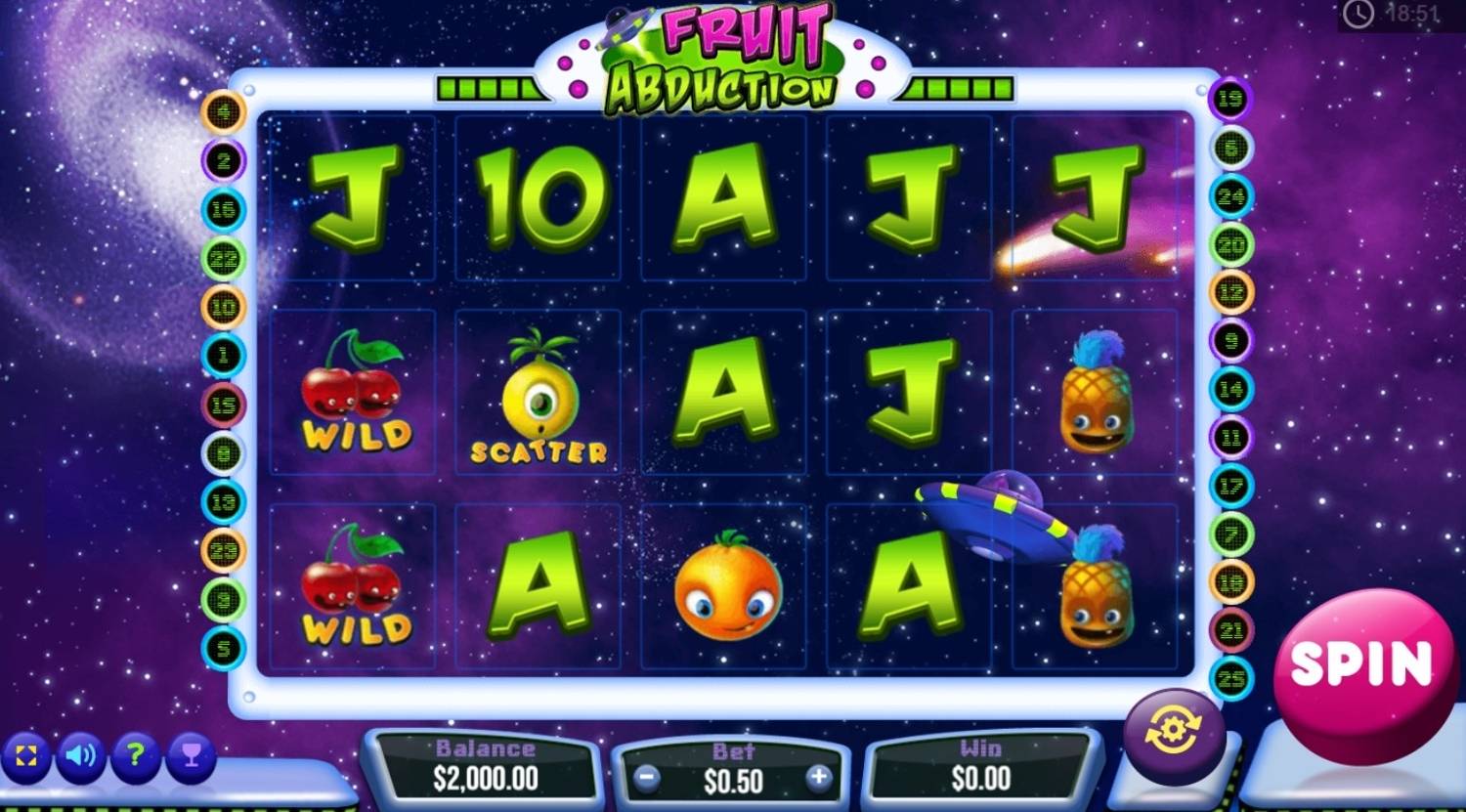1466x812 pixels.
Task: Choose payline number 25 marker
Action: point(1230,677)
